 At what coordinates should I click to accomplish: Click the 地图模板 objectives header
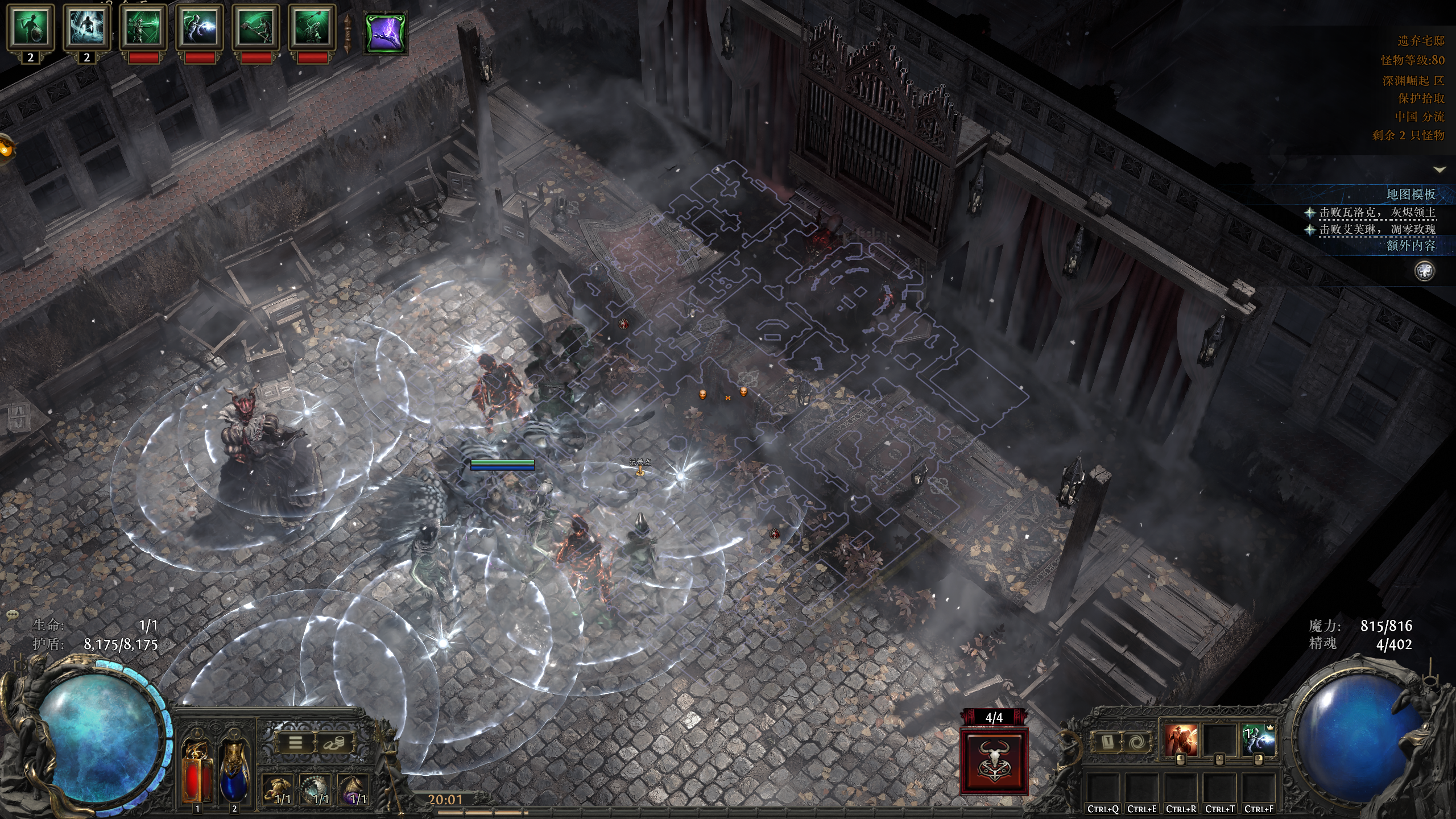[x=1410, y=195]
